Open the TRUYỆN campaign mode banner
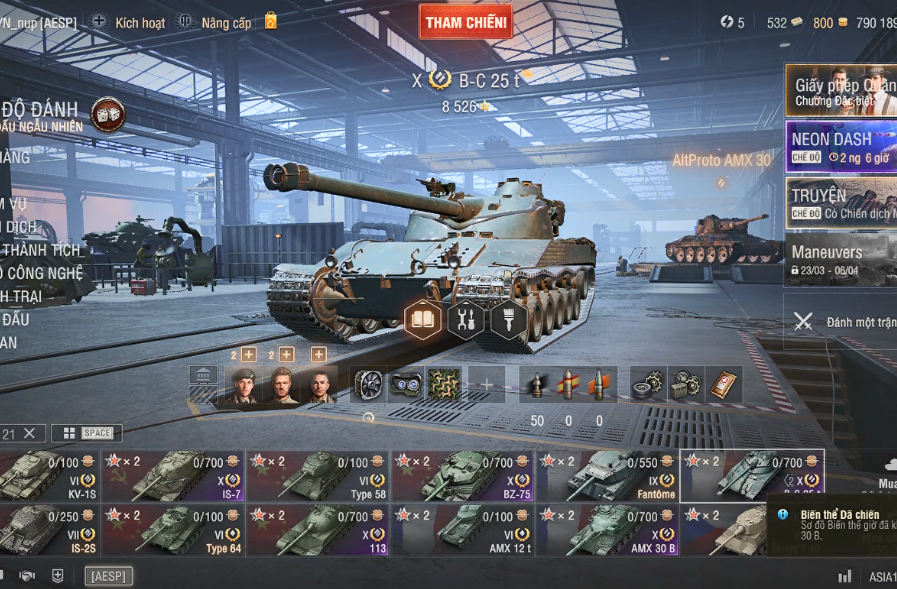 [x=840, y=203]
